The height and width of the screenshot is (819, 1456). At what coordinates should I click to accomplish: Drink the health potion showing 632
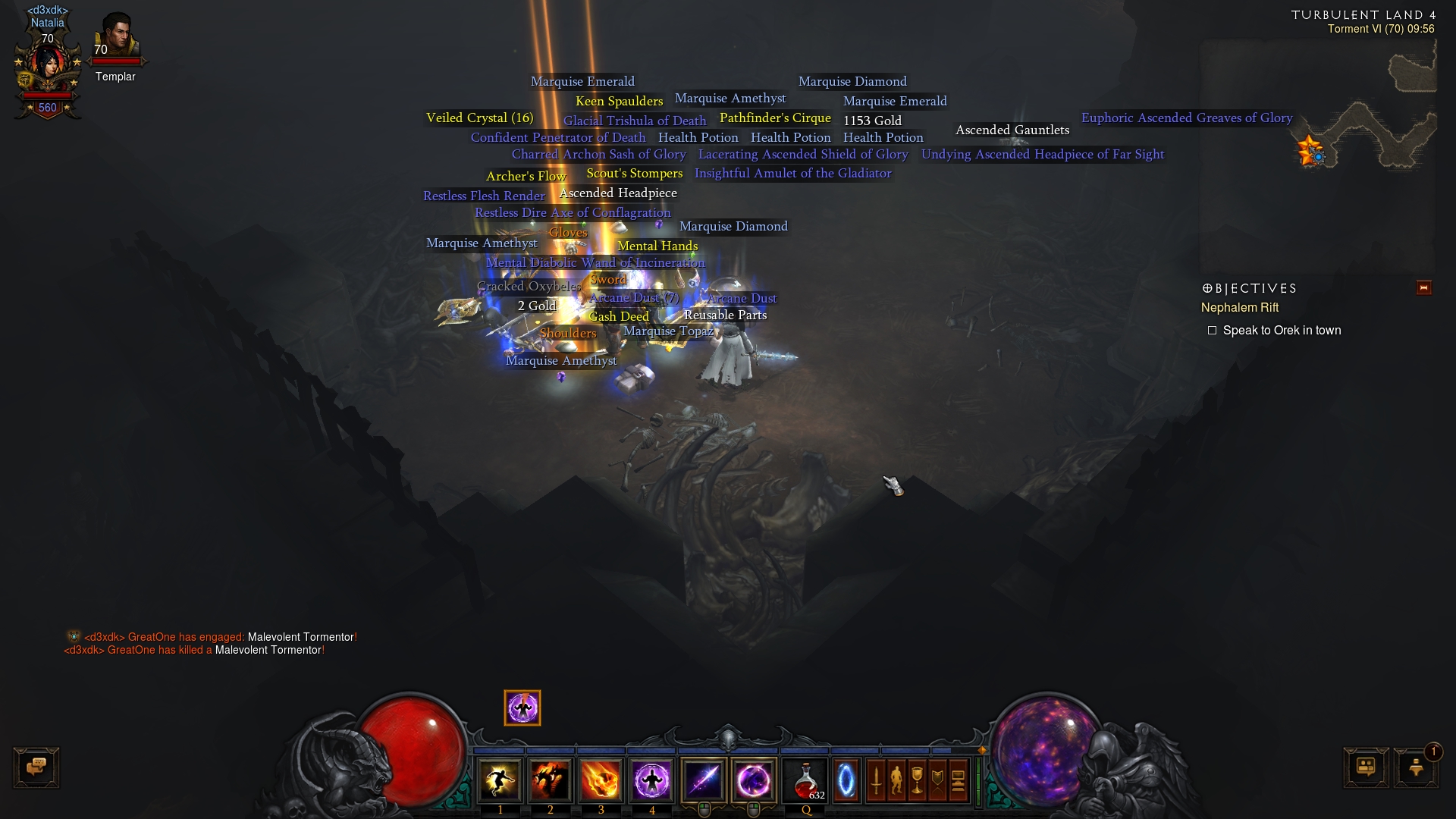coord(805,780)
